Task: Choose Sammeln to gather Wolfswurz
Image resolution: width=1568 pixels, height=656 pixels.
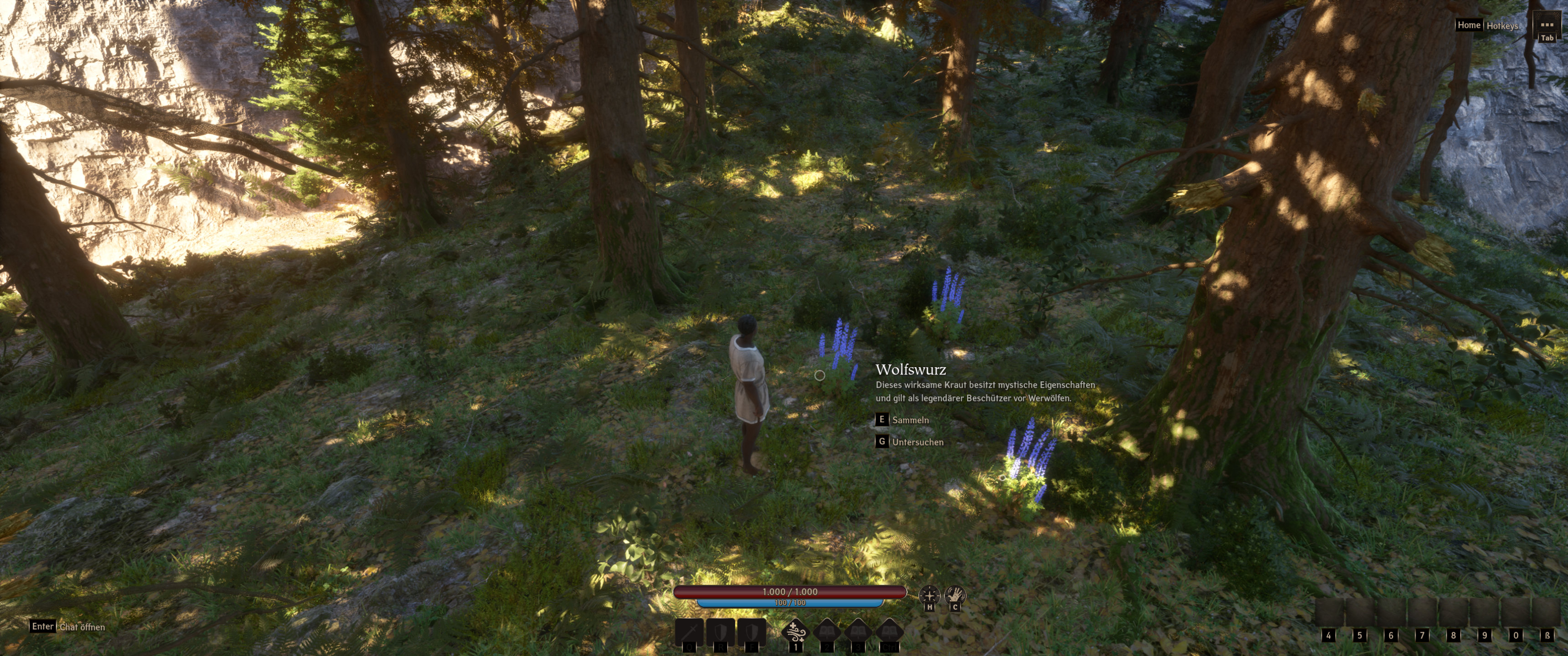Action: (910, 420)
